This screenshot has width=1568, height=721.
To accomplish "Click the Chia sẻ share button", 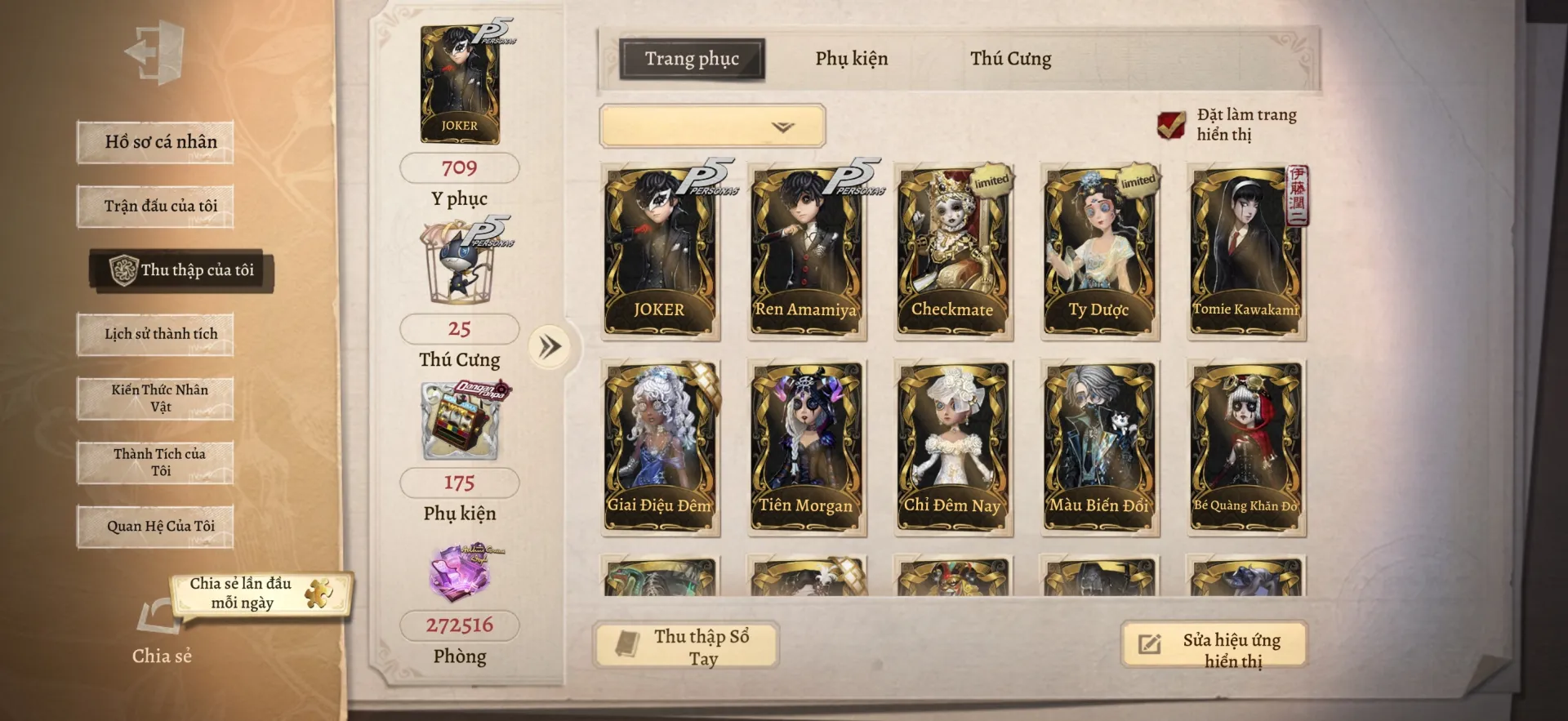I will click(x=161, y=629).
